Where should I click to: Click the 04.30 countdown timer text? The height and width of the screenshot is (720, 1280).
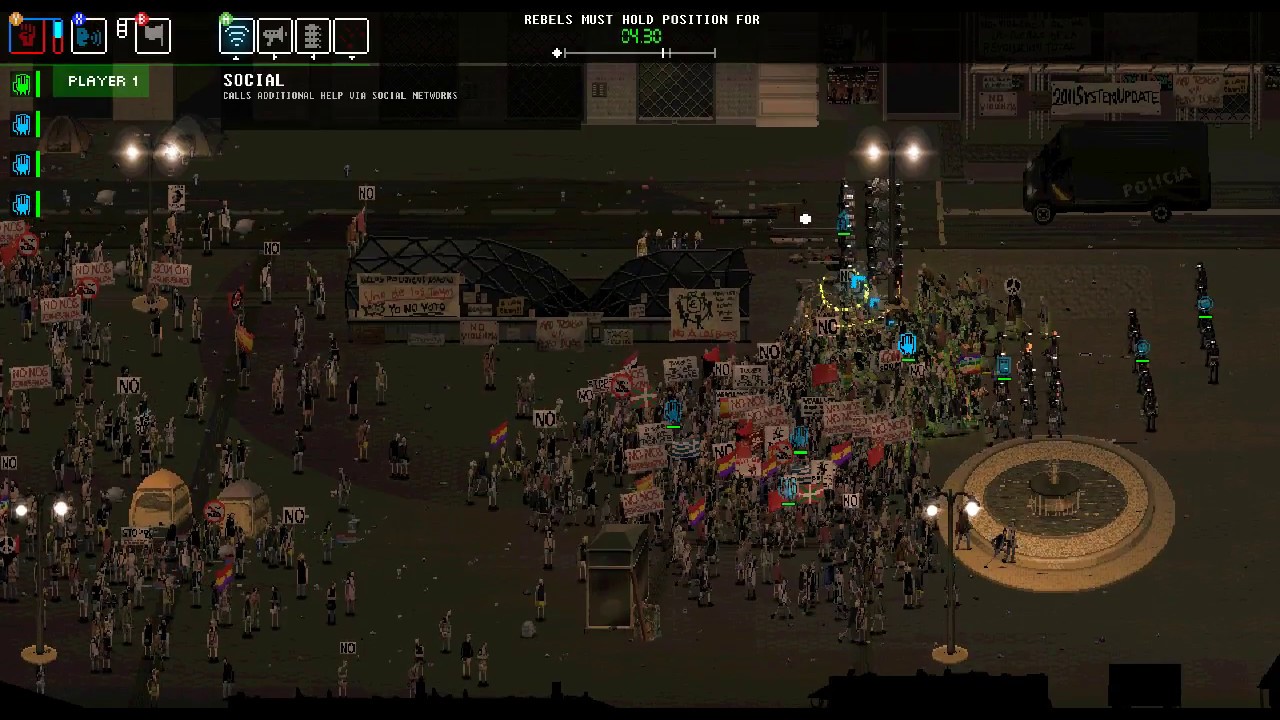pyautogui.click(x=641, y=36)
